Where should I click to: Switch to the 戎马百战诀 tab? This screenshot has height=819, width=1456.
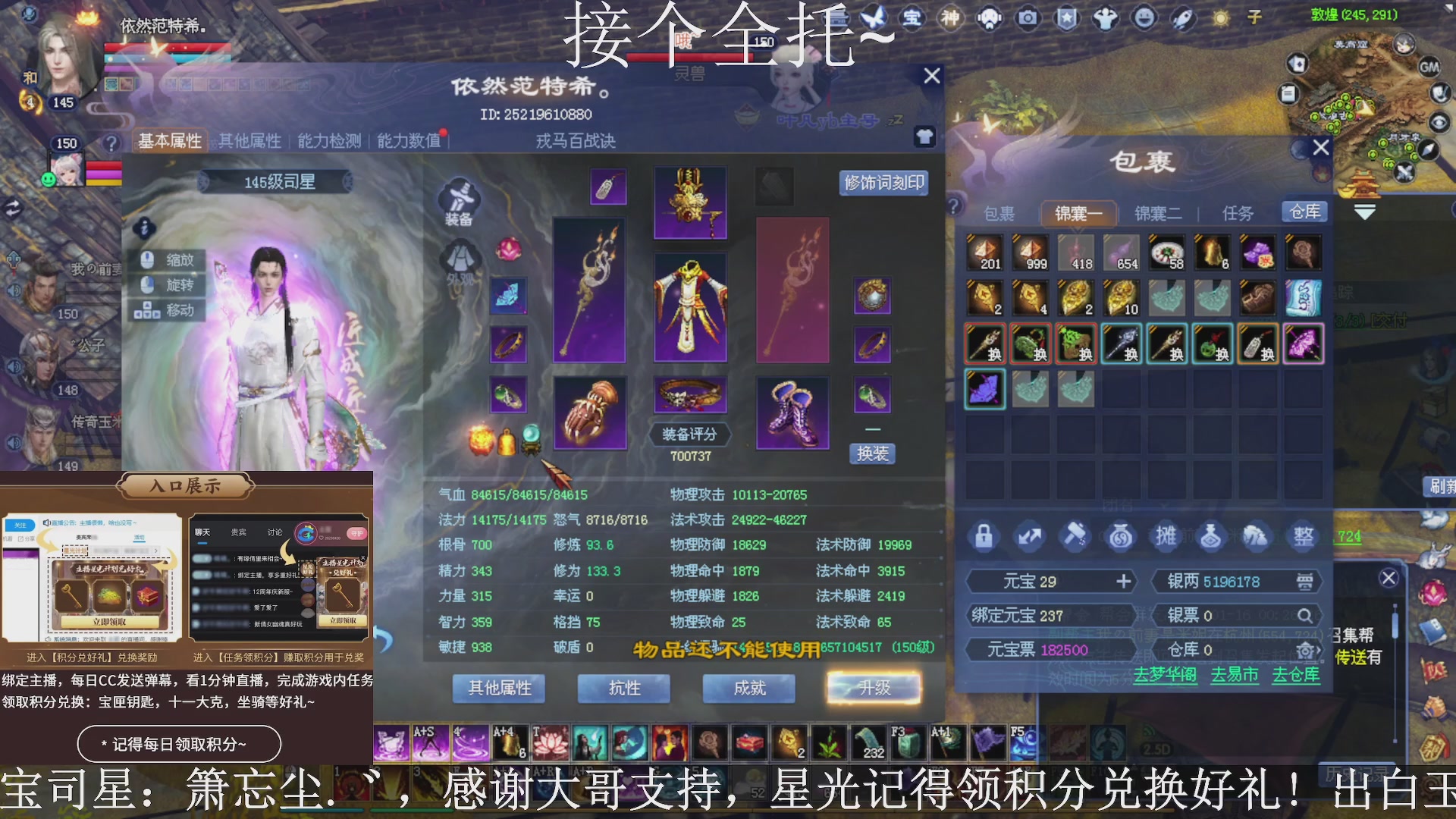pyautogui.click(x=573, y=140)
